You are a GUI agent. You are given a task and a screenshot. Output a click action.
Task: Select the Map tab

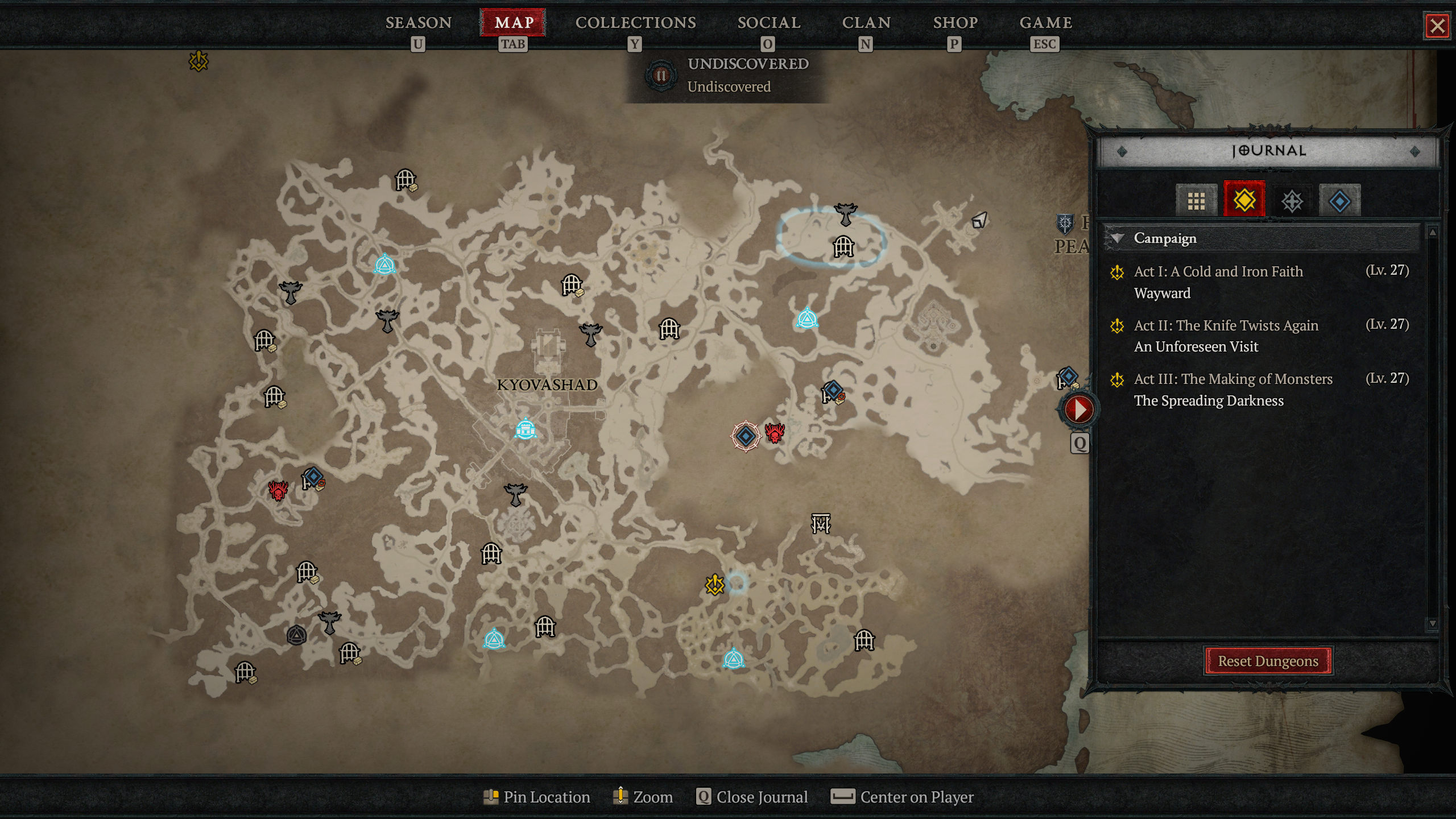tap(513, 23)
